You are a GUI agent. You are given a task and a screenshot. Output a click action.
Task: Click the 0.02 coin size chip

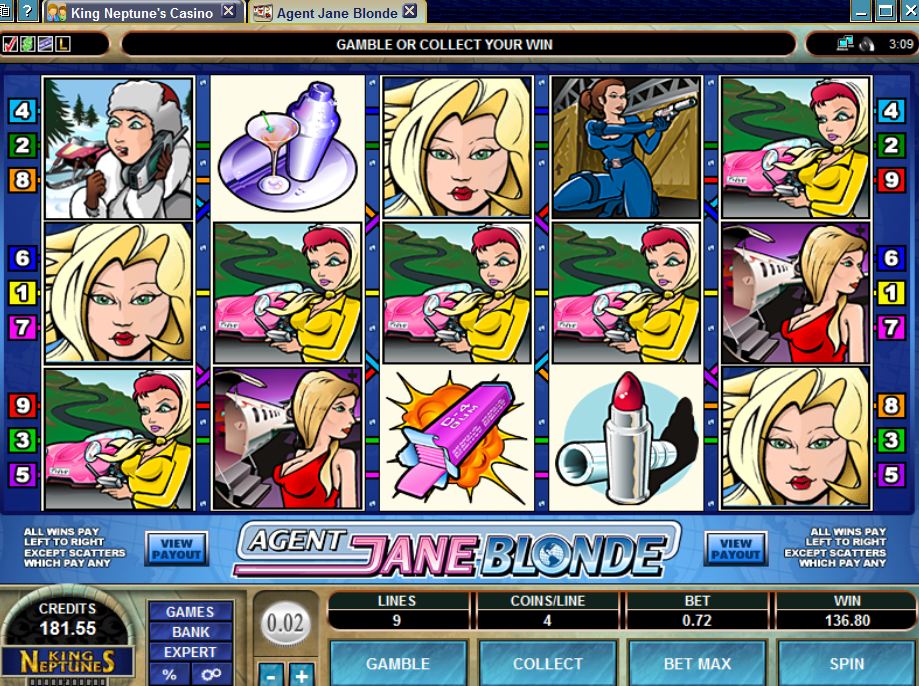tap(284, 623)
